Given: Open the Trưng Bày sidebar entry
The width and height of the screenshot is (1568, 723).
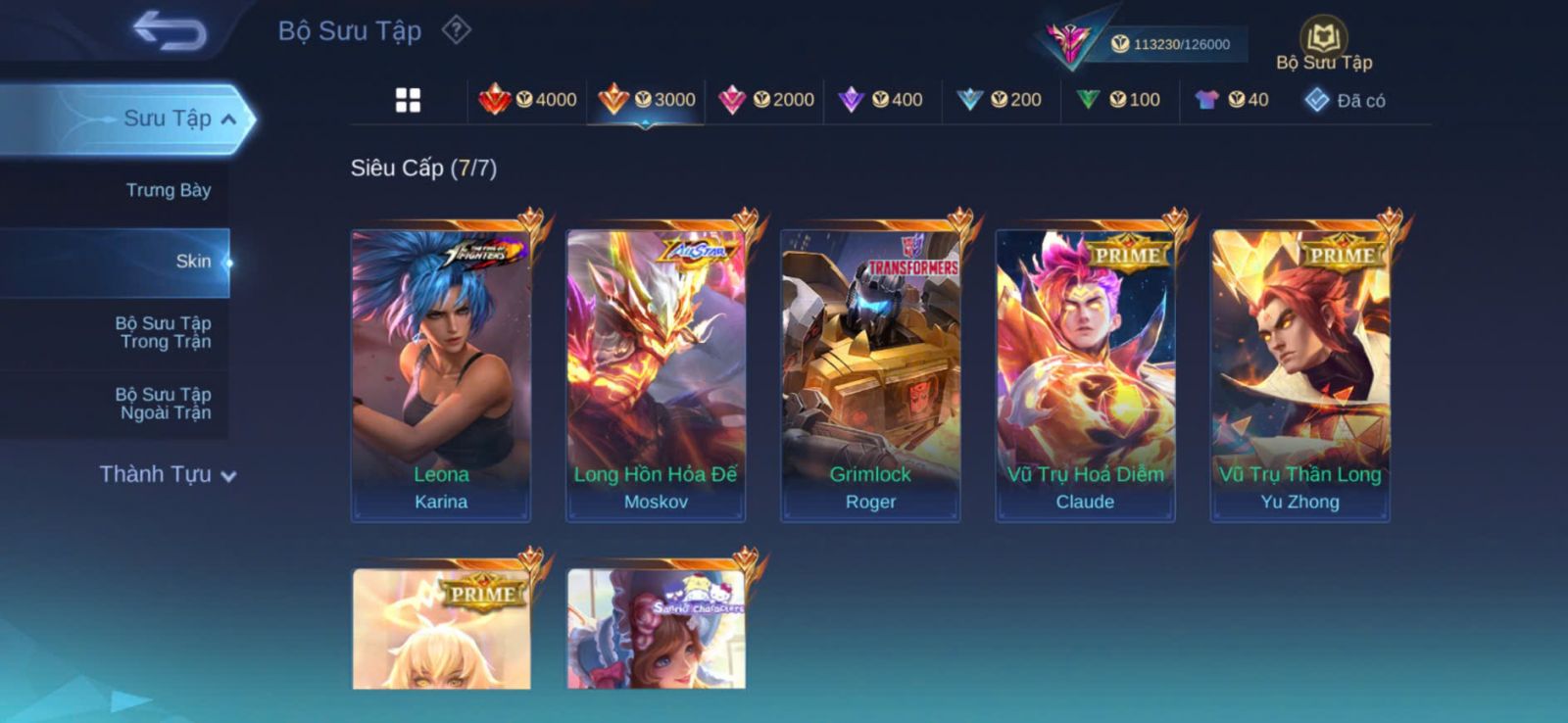Looking at the screenshot, I should click(168, 190).
